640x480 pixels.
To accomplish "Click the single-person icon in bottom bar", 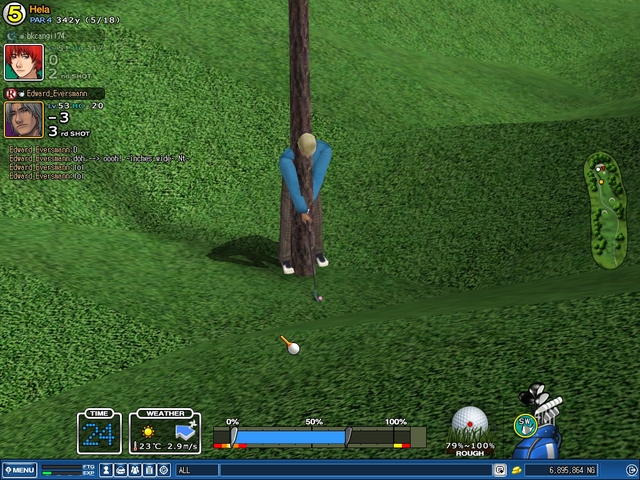I will point(106,470).
